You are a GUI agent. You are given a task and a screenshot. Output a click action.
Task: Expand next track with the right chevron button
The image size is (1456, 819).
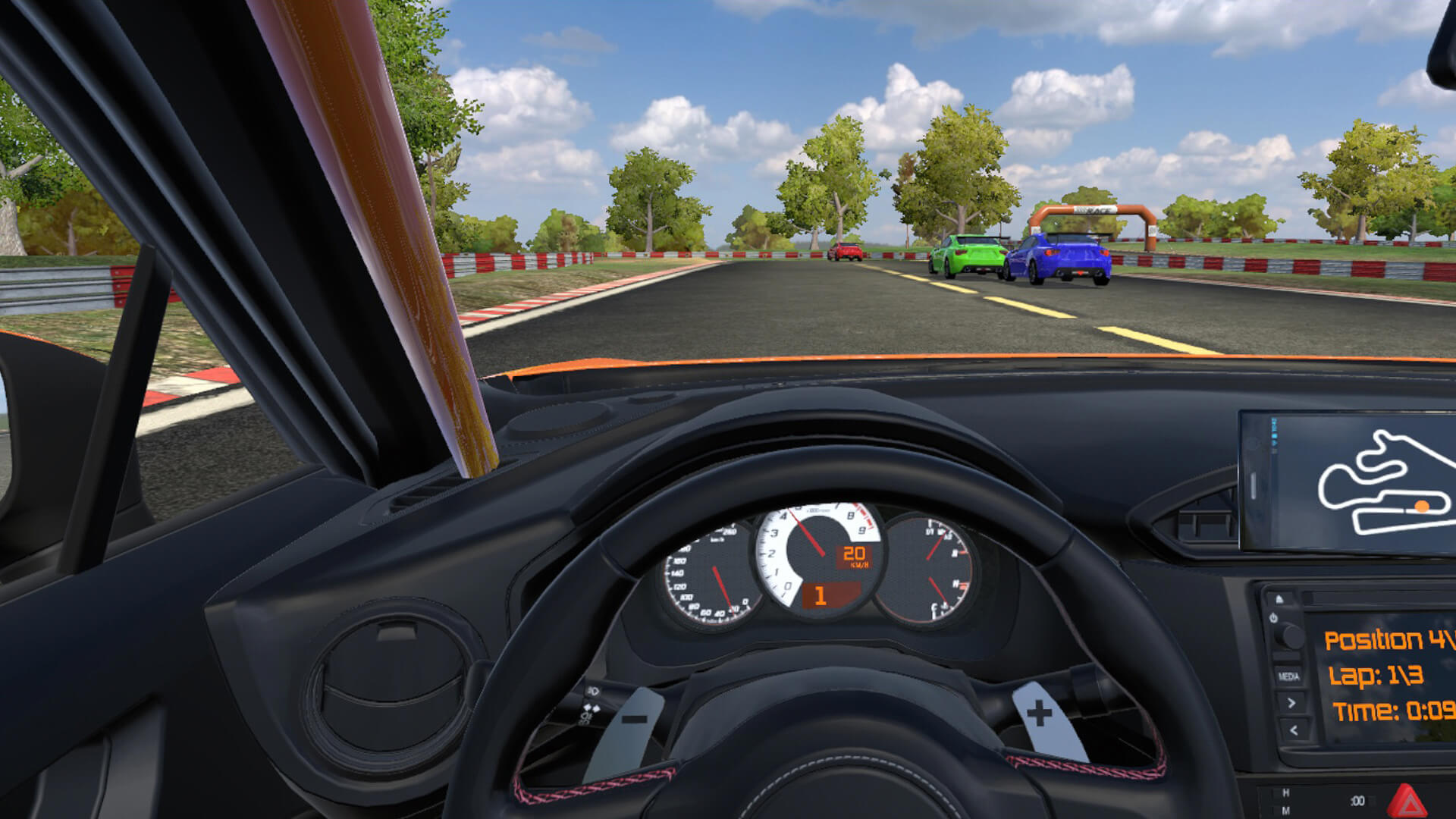(x=1291, y=702)
